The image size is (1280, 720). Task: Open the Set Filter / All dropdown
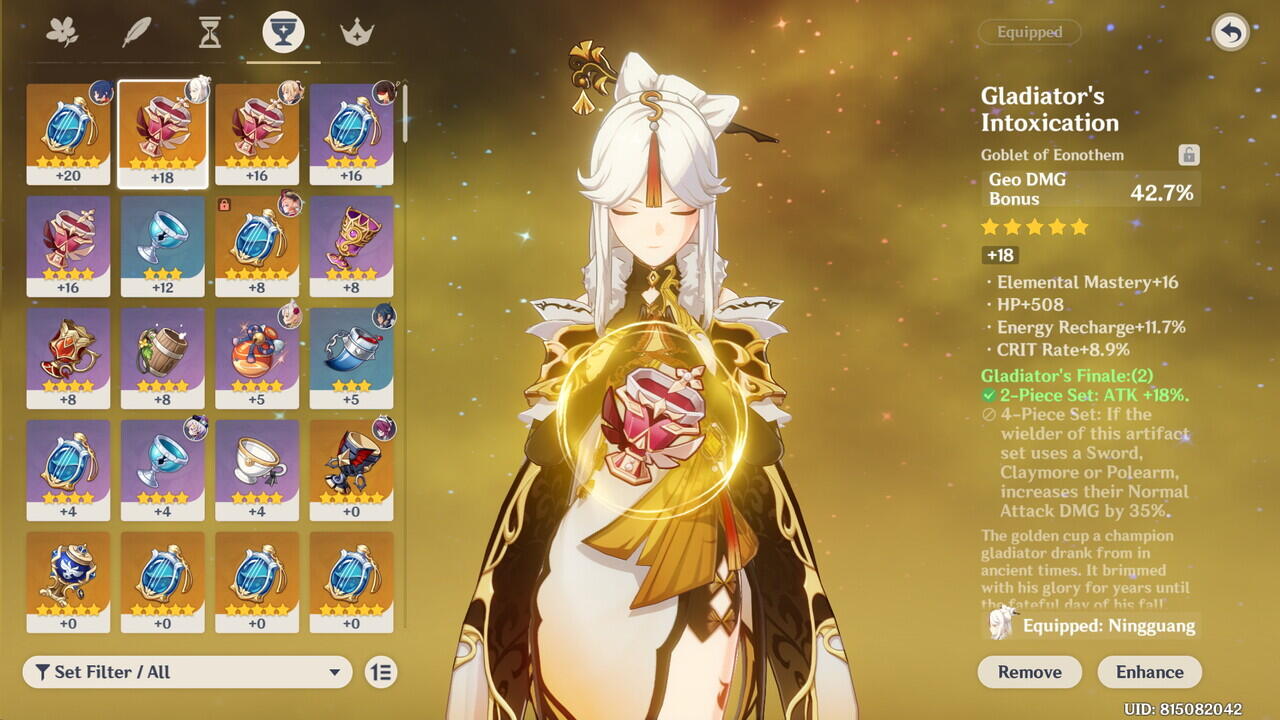pyautogui.click(x=188, y=672)
